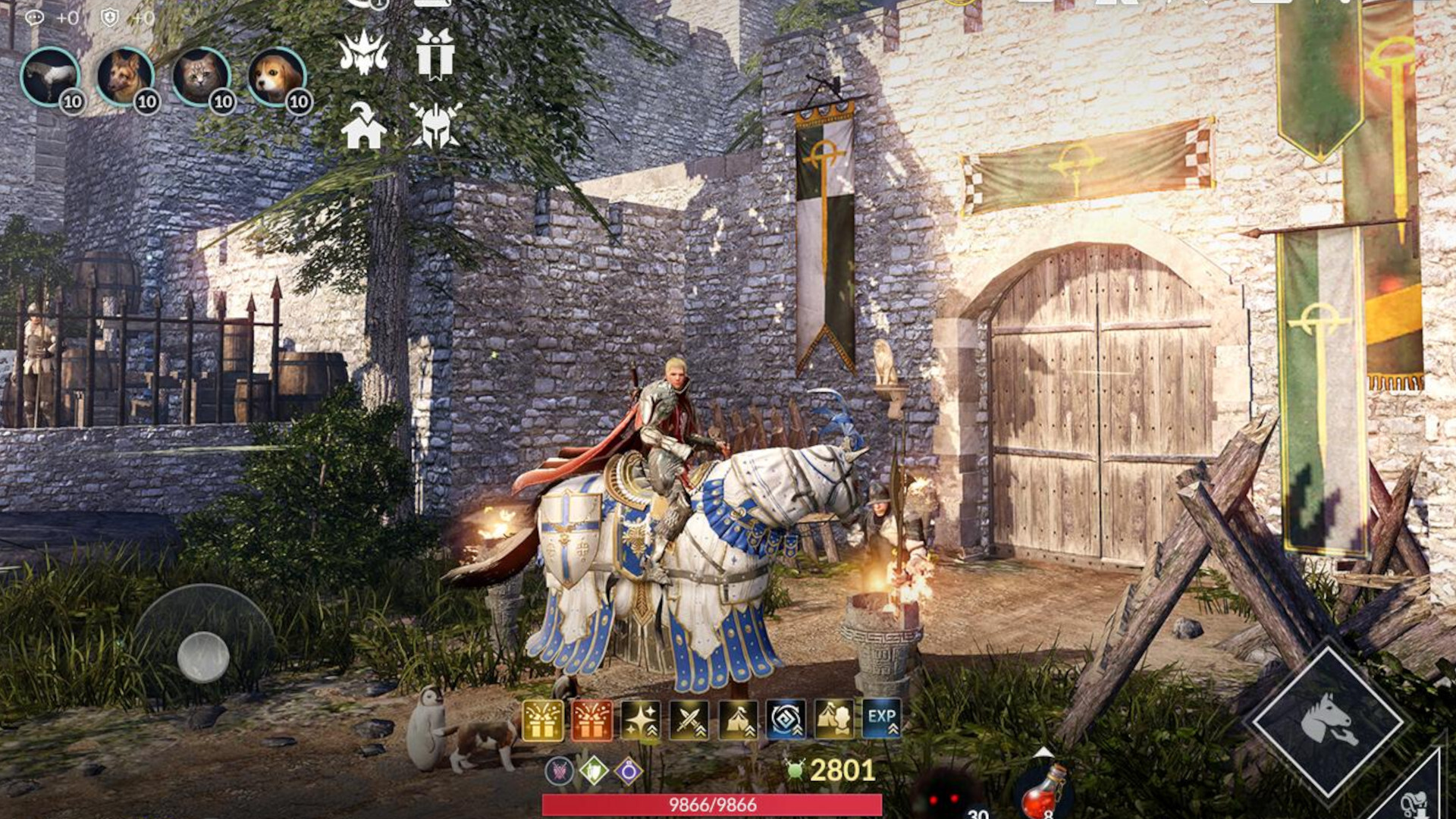Select the camp home icon
Screen dimensions: 1456x819
tap(364, 129)
